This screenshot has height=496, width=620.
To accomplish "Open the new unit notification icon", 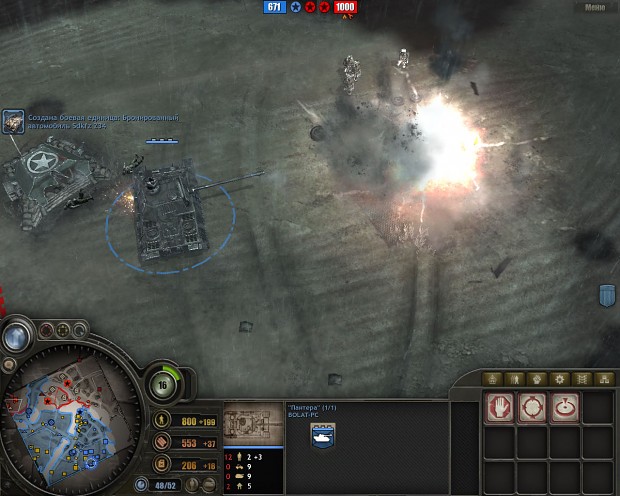I will pyautogui.click(x=14, y=122).
